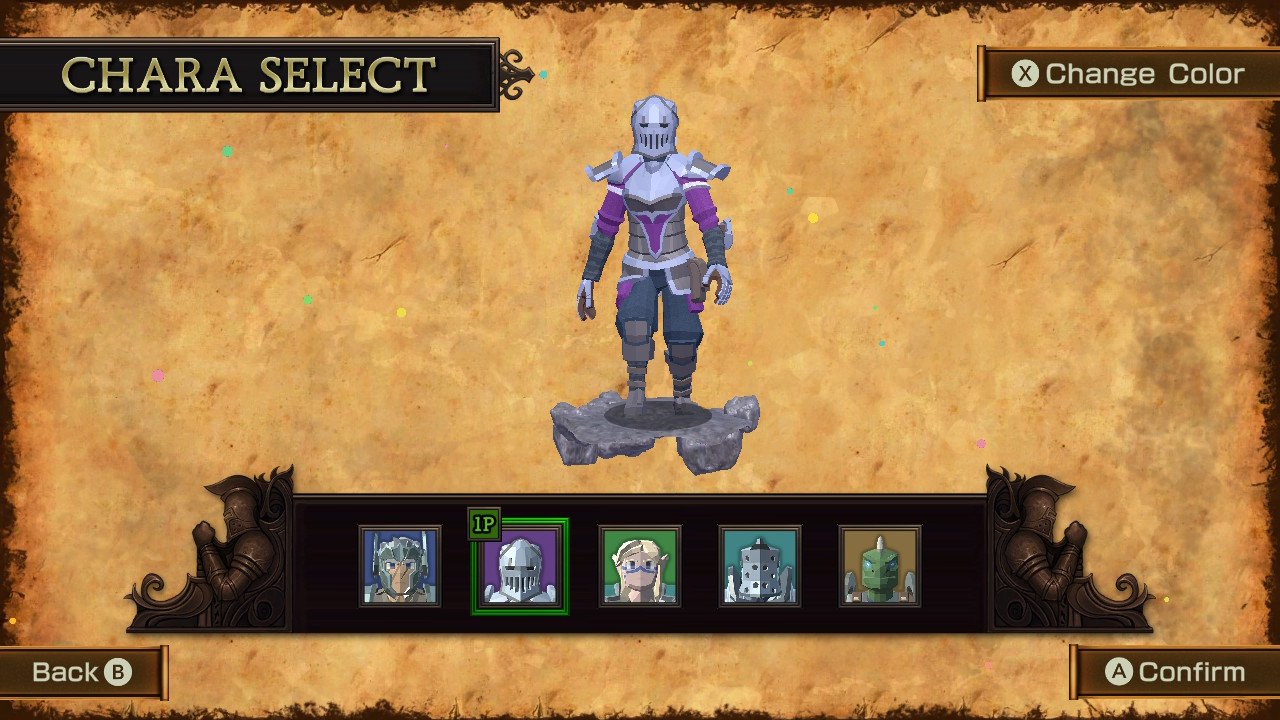Click the CHARA SELECT title banner
Screen dimensions: 1280x720
coord(248,73)
